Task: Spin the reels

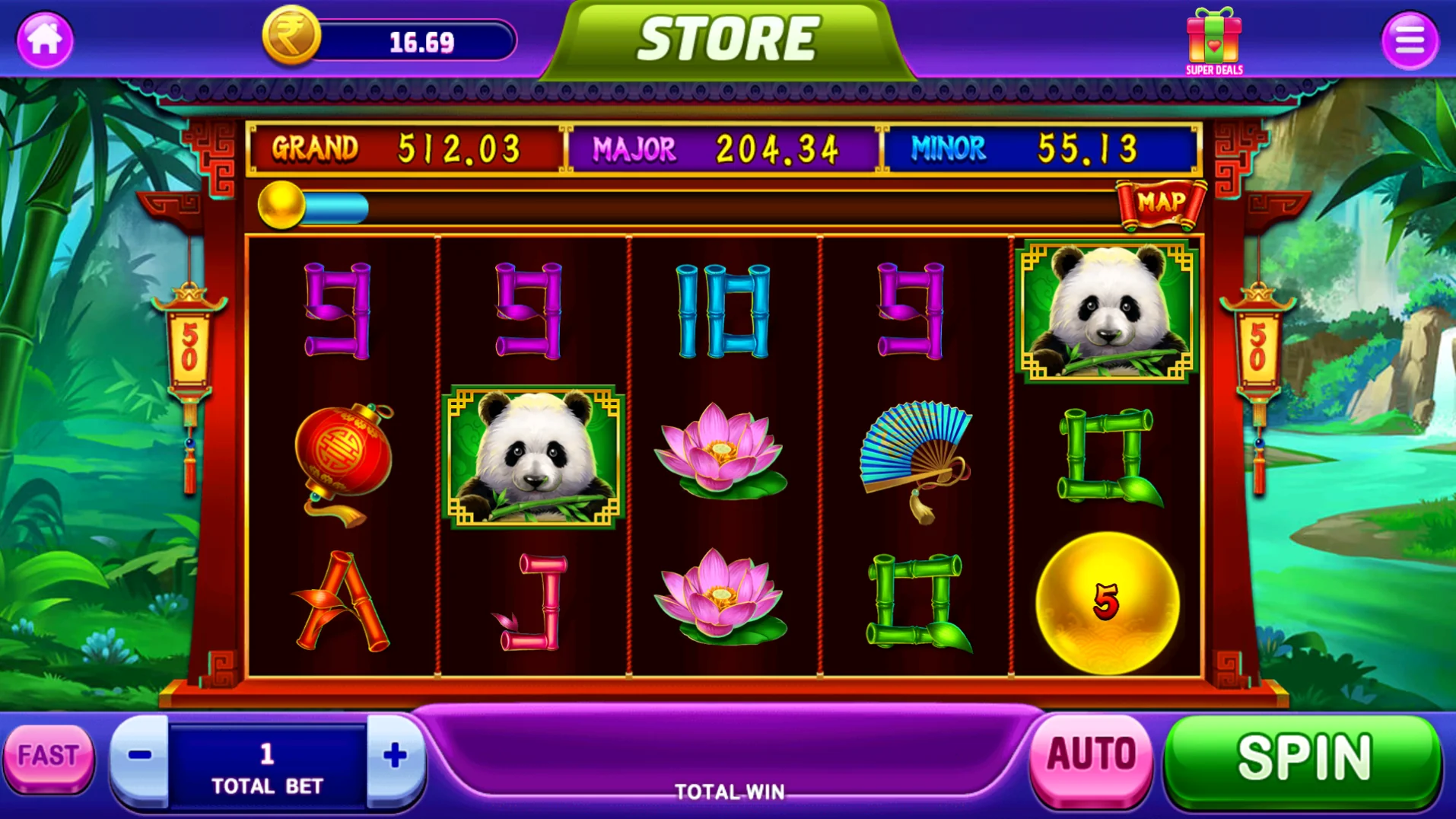Action: [x=1304, y=757]
